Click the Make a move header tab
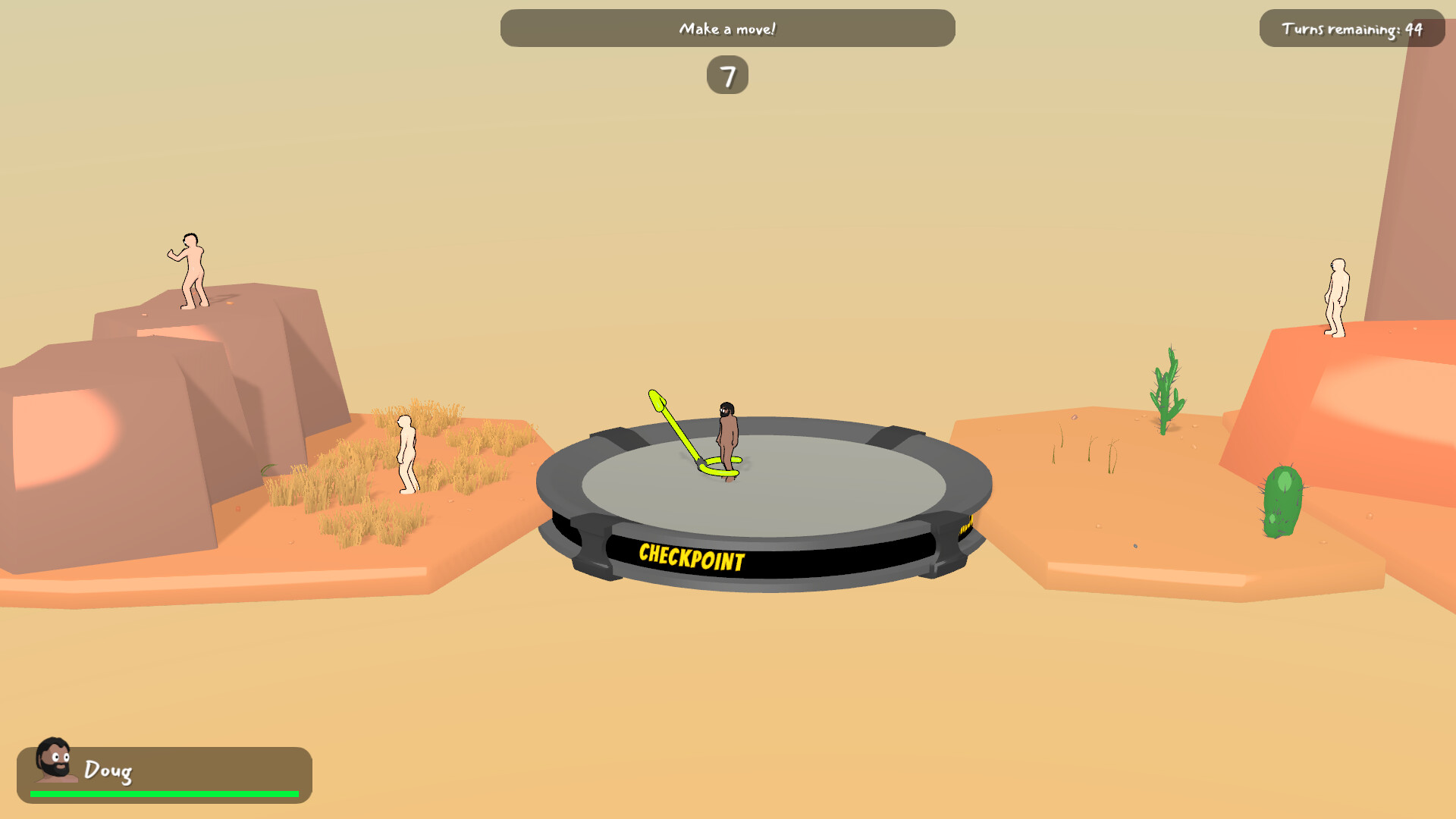1456x819 pixels. coord(727,28)
